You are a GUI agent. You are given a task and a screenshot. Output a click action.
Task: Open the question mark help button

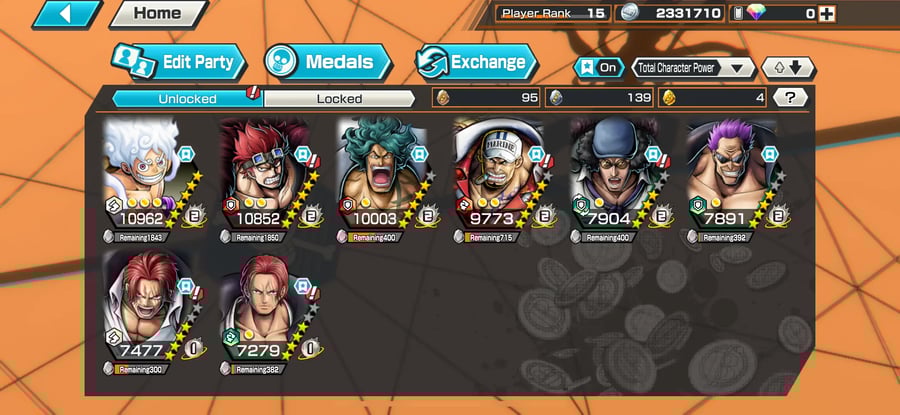click(790, 98)
